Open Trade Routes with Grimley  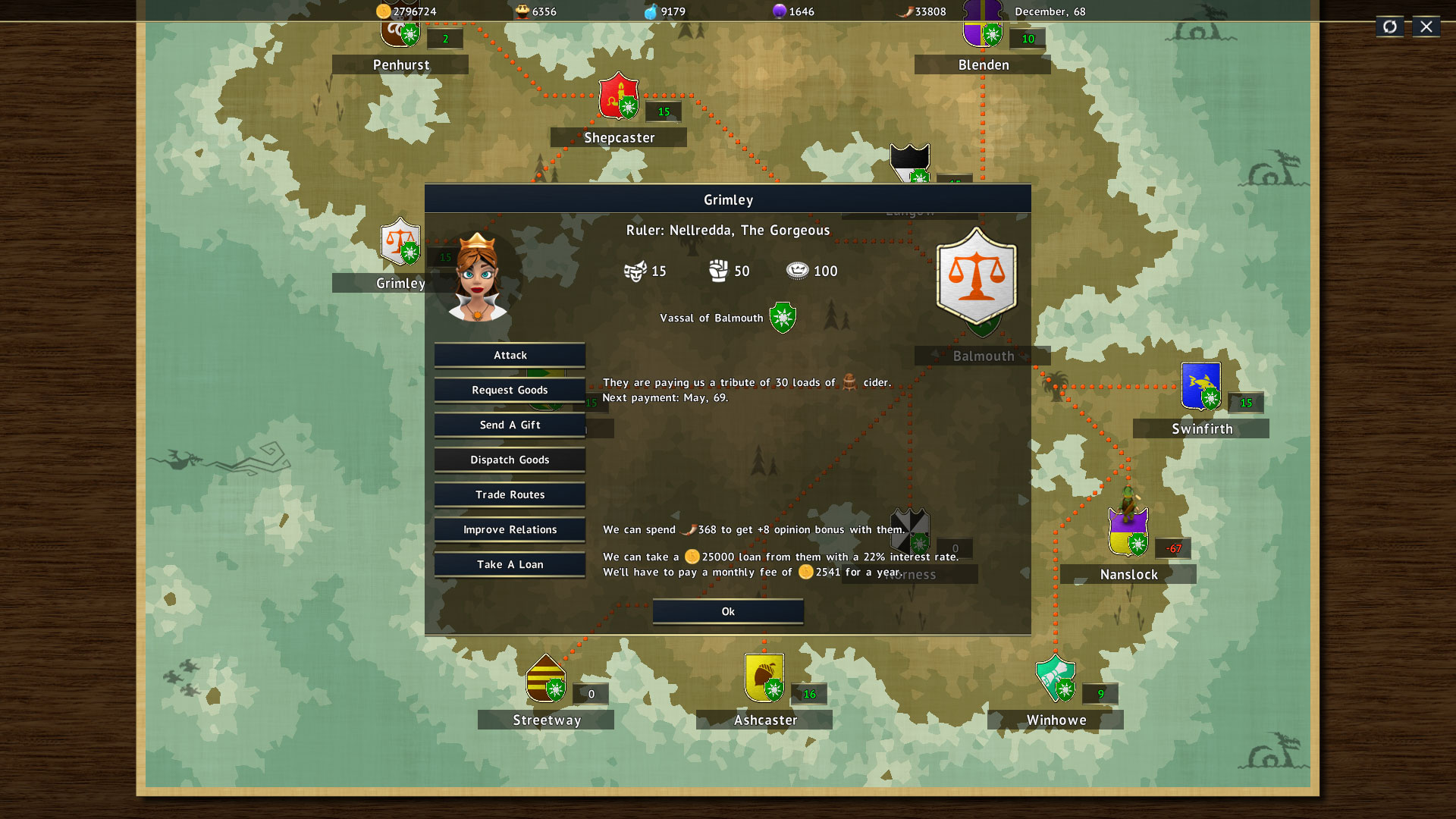pyautogui.click(x=510, y=494)
